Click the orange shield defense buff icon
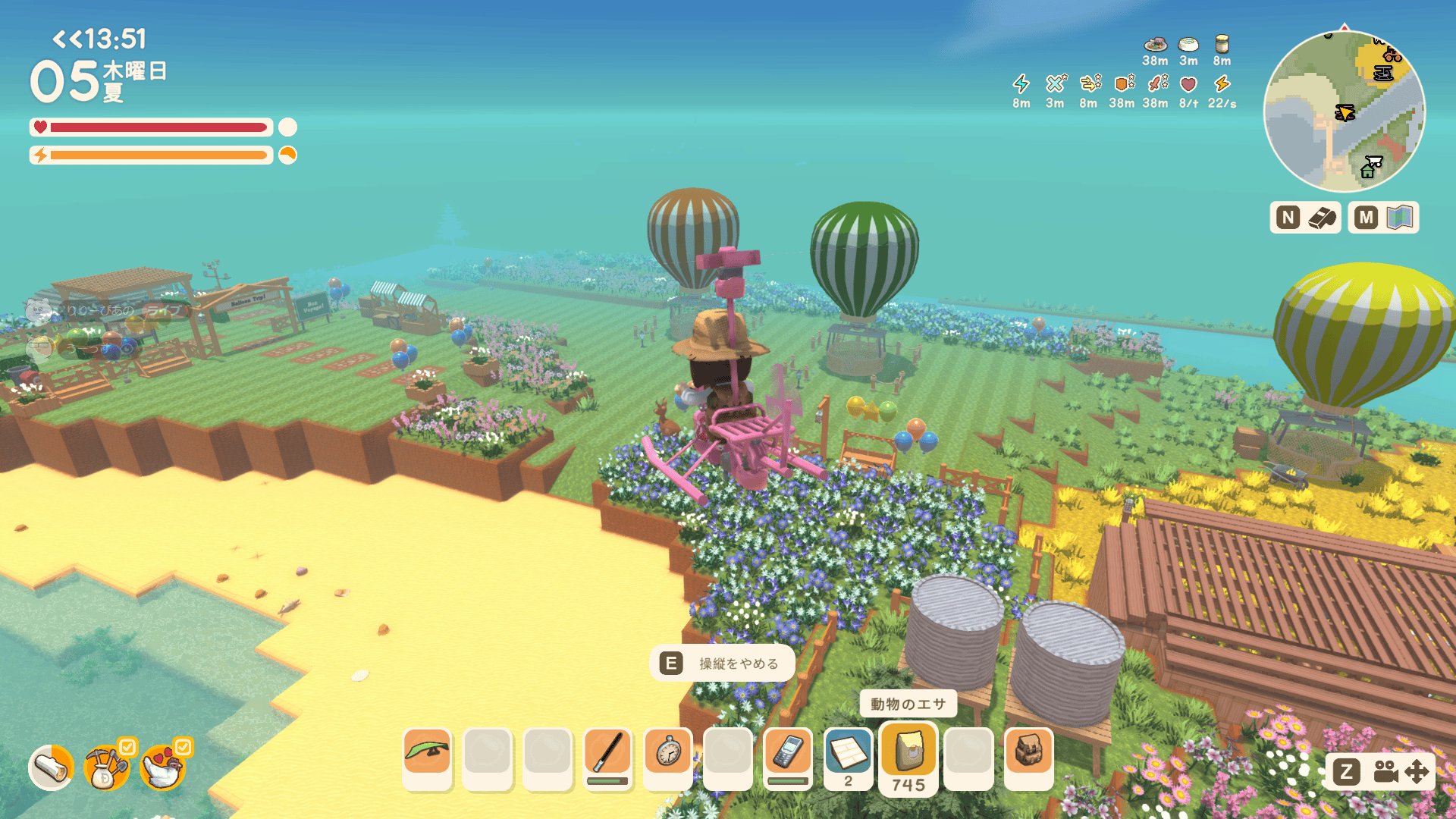The height and width of the screenshot is (819, 1456). click(1122, 83)
